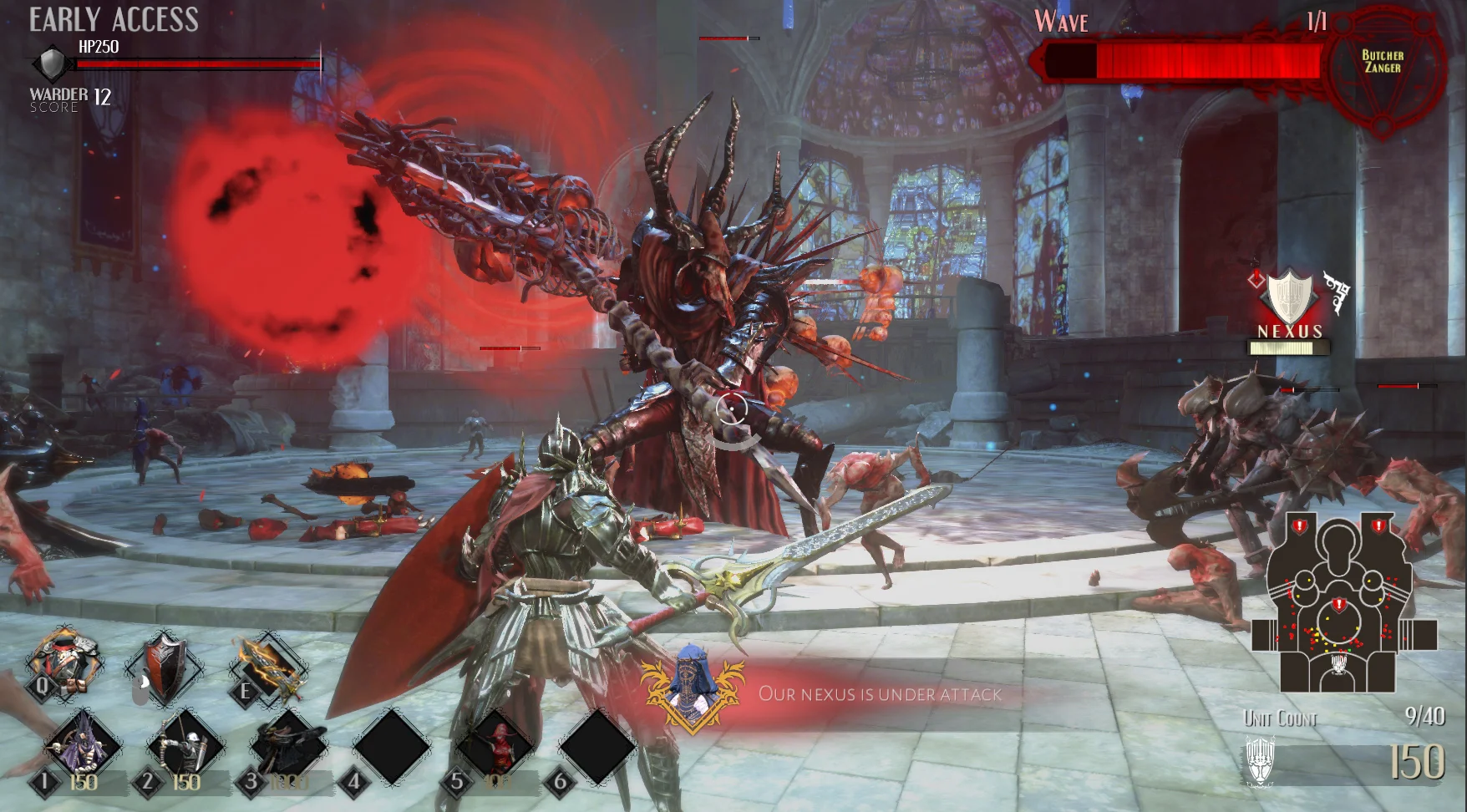Activate the flaming greatsword ability
The height and width of the screenshot is (812, 1467).
[x=268, y=667]
